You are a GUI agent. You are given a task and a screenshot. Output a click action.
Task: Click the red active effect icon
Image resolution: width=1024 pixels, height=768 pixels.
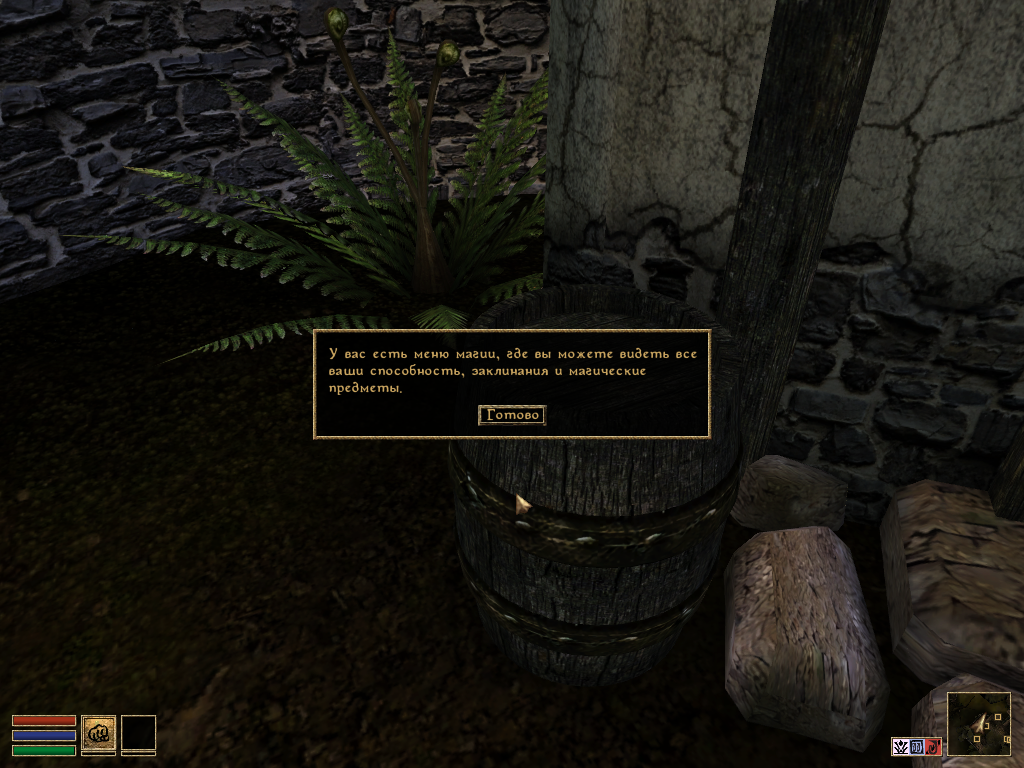(932, 746)
